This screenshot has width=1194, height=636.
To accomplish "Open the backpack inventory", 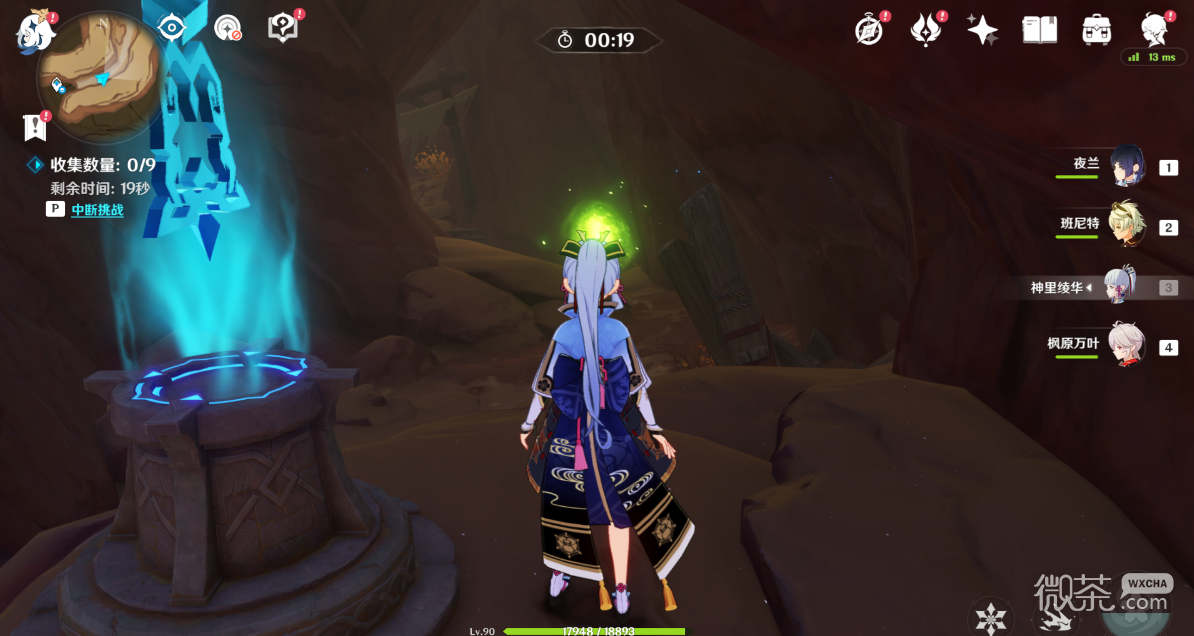I will pyautogui.click(x=1097, y=30).
